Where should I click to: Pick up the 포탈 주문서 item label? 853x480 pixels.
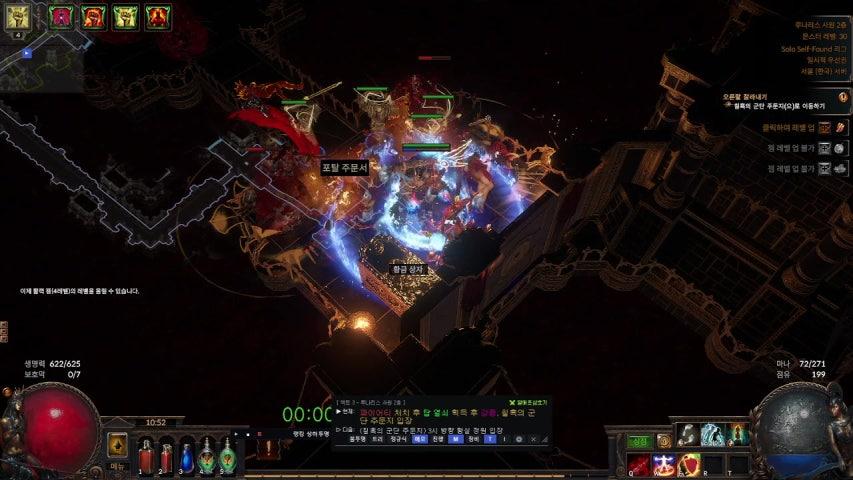tap(345, 168)
